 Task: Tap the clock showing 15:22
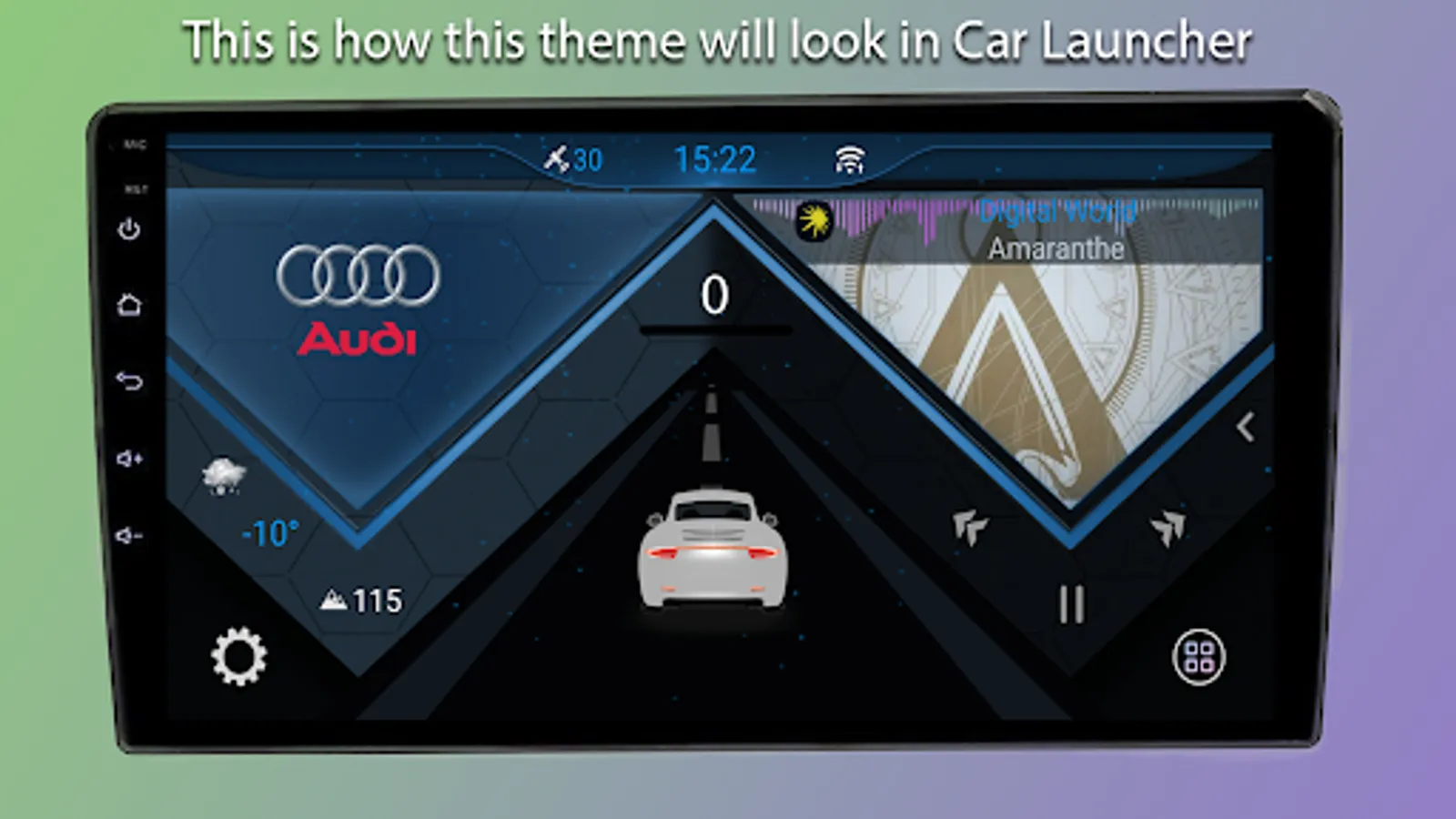pos(715,158)
